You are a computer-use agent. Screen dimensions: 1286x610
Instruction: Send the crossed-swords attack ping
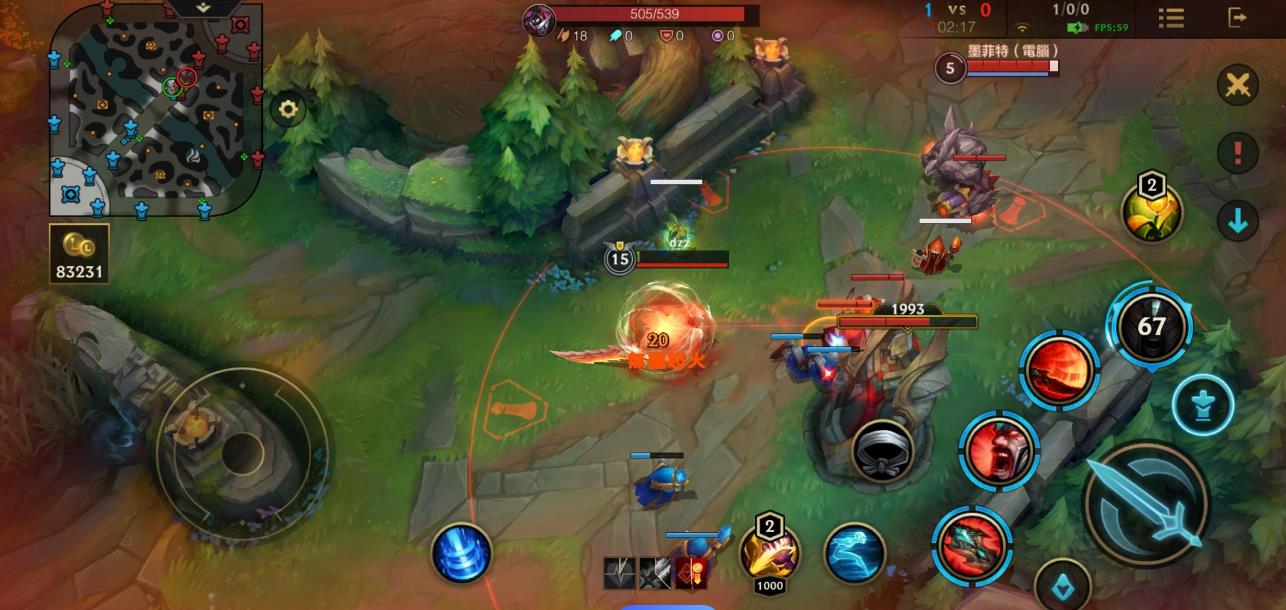point(1237,85)
